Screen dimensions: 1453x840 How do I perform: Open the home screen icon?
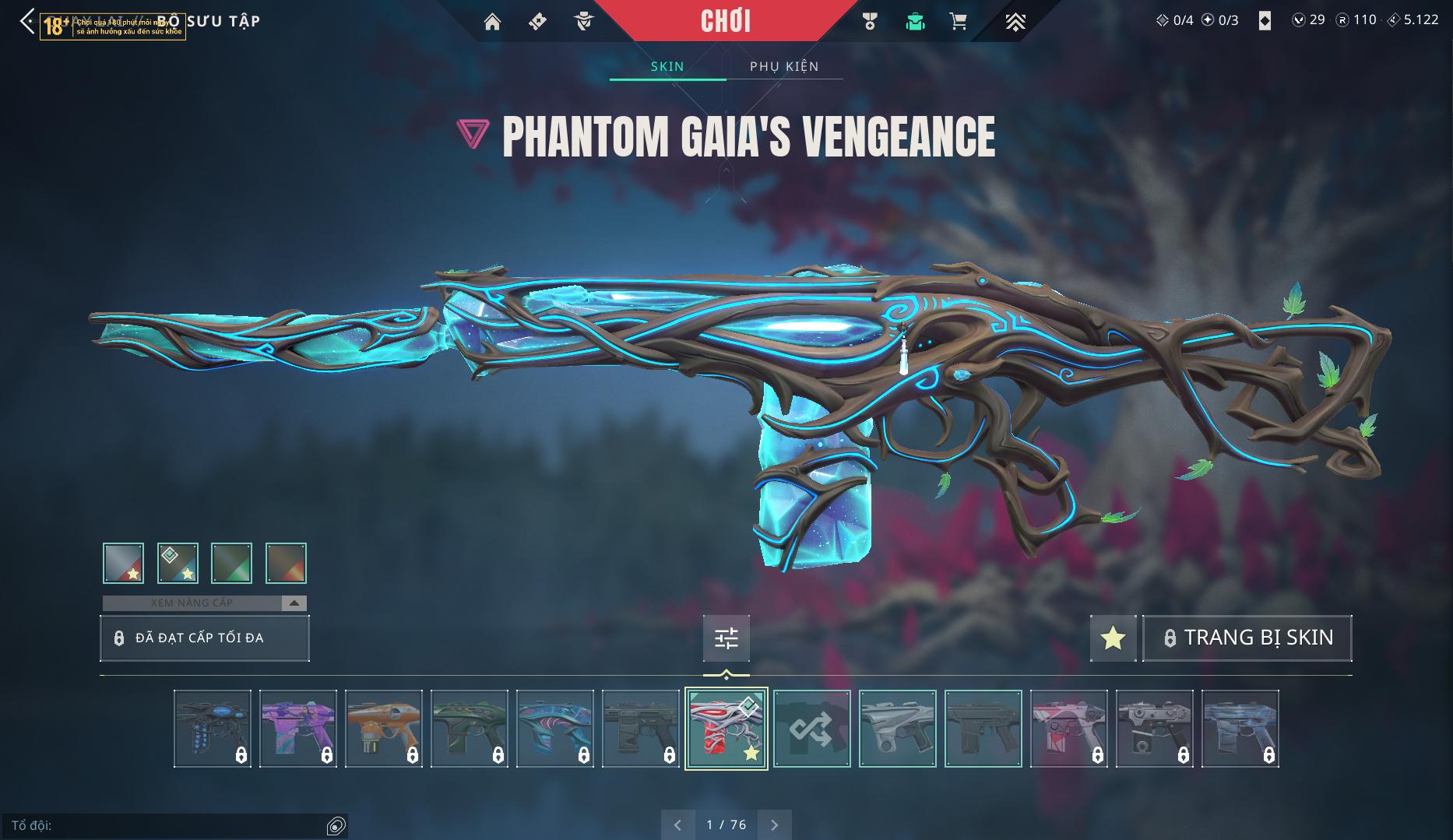pos(492,22)
